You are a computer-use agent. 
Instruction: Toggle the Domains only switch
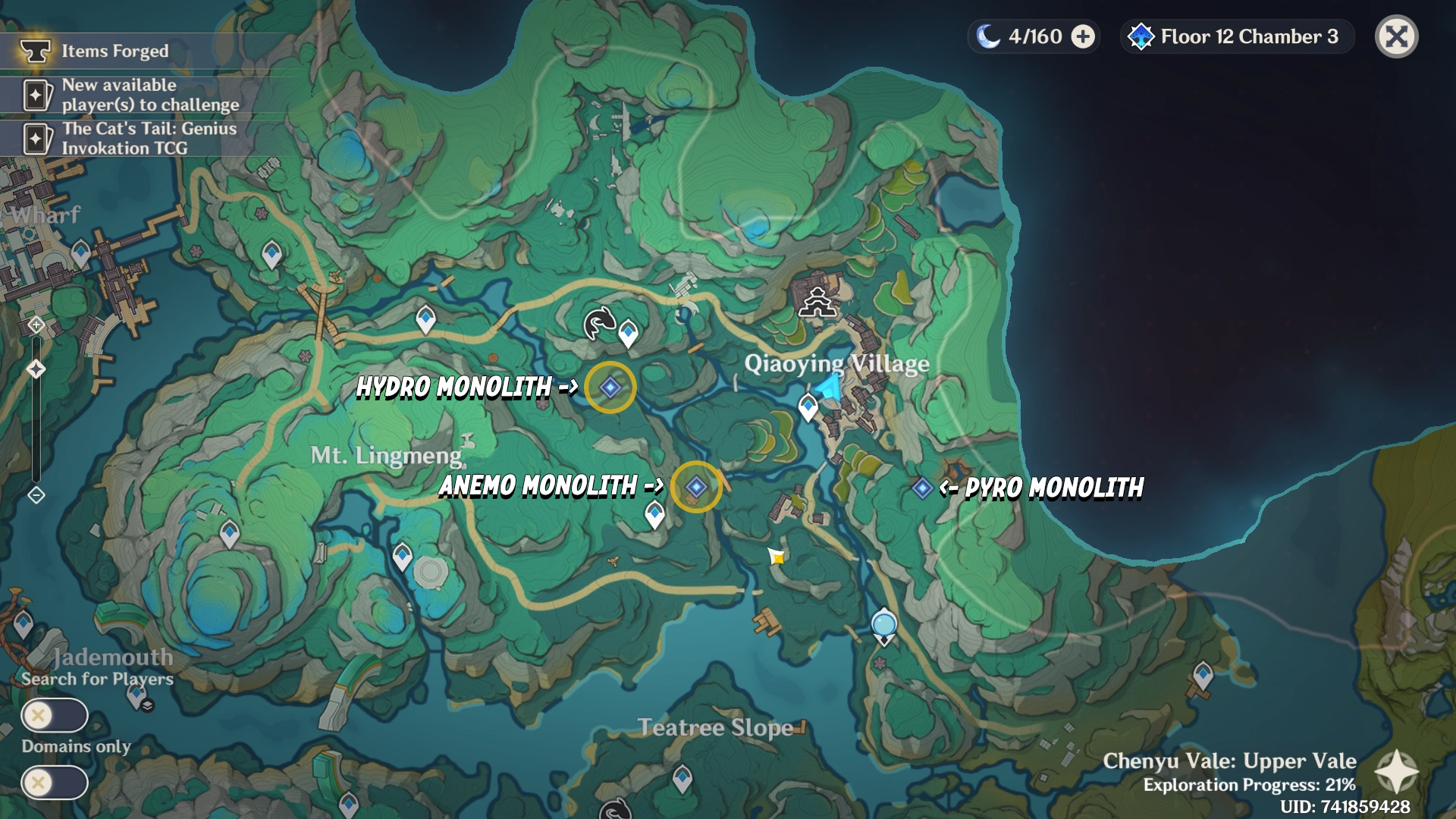pos(55,783)
